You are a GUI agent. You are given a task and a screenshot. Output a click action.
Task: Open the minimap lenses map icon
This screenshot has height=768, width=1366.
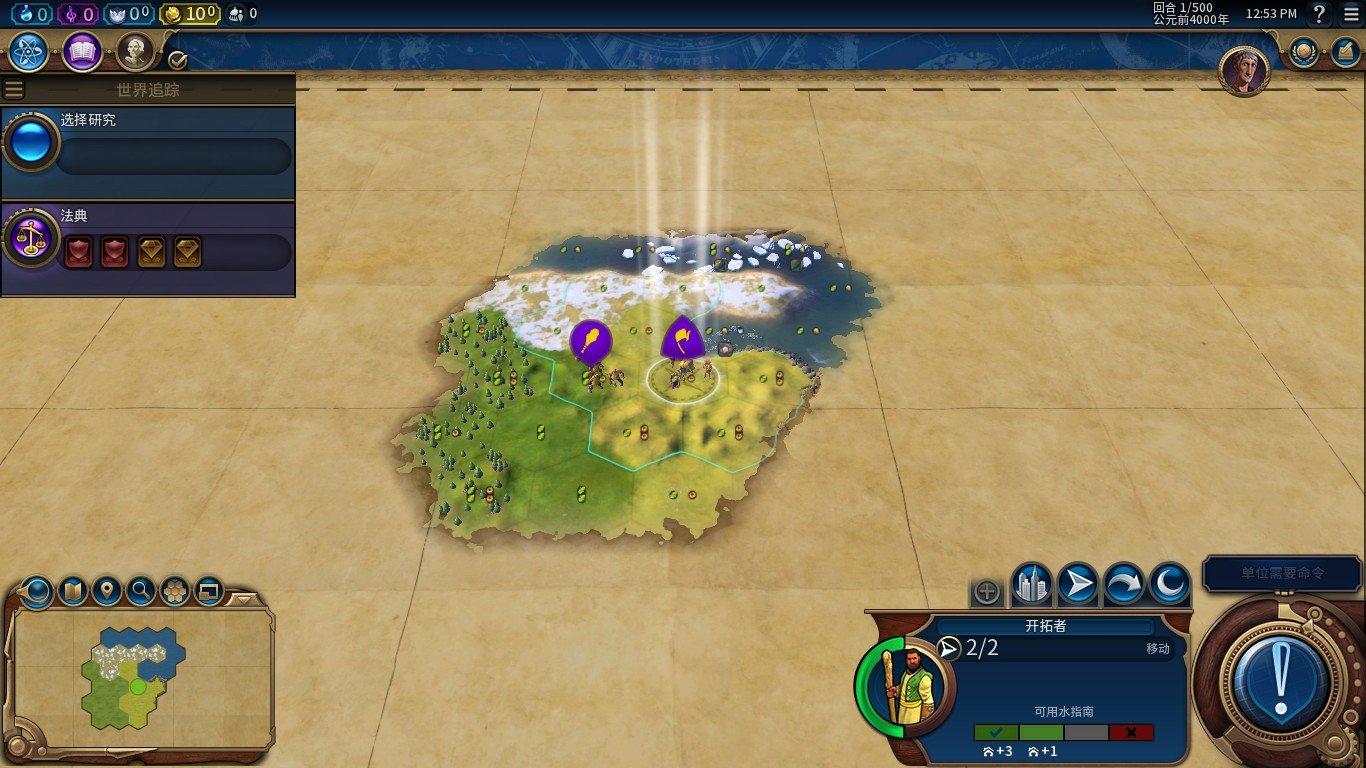click(x=73, y=591)
